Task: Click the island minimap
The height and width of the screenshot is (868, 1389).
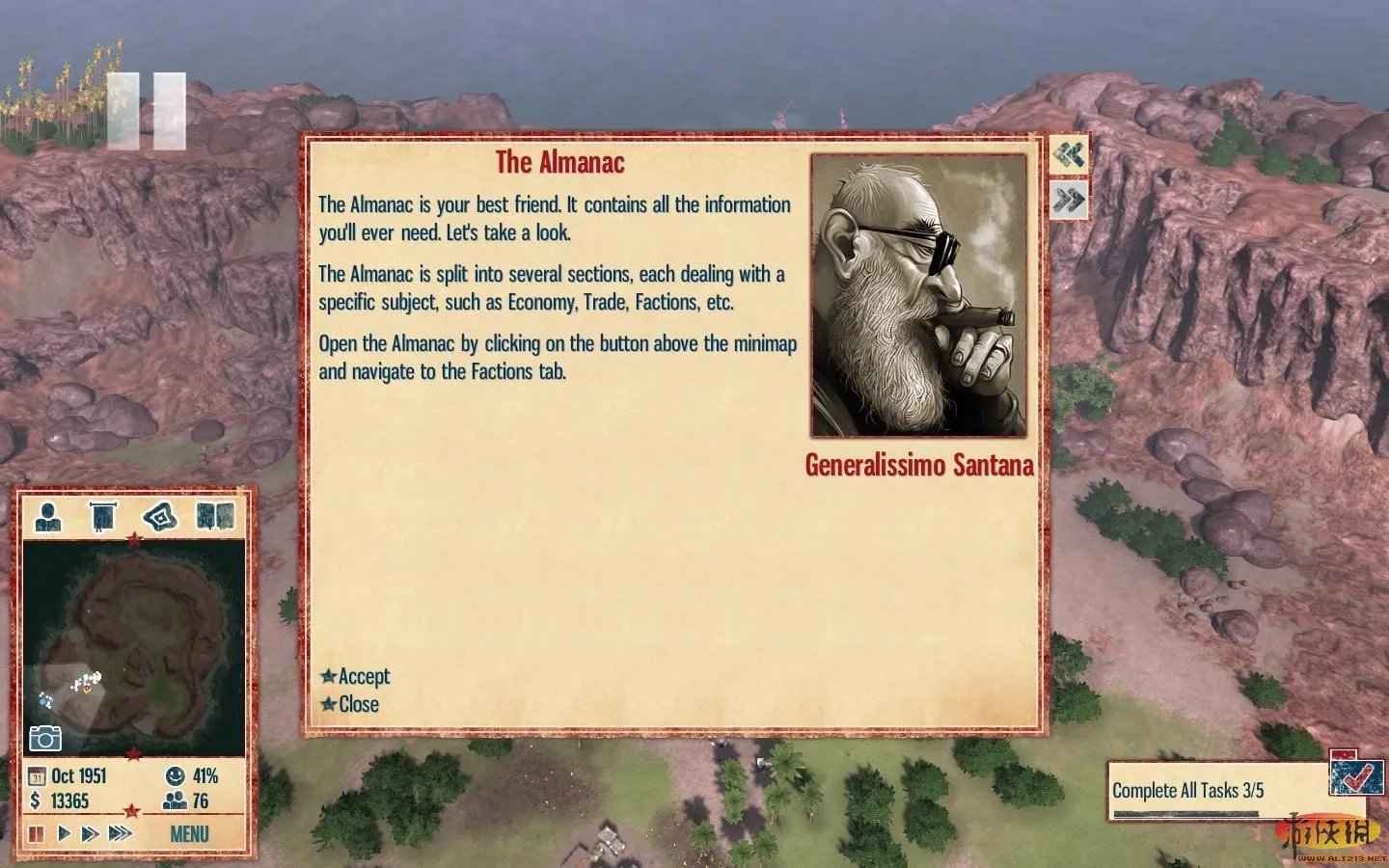Action: tap(135, 637)
